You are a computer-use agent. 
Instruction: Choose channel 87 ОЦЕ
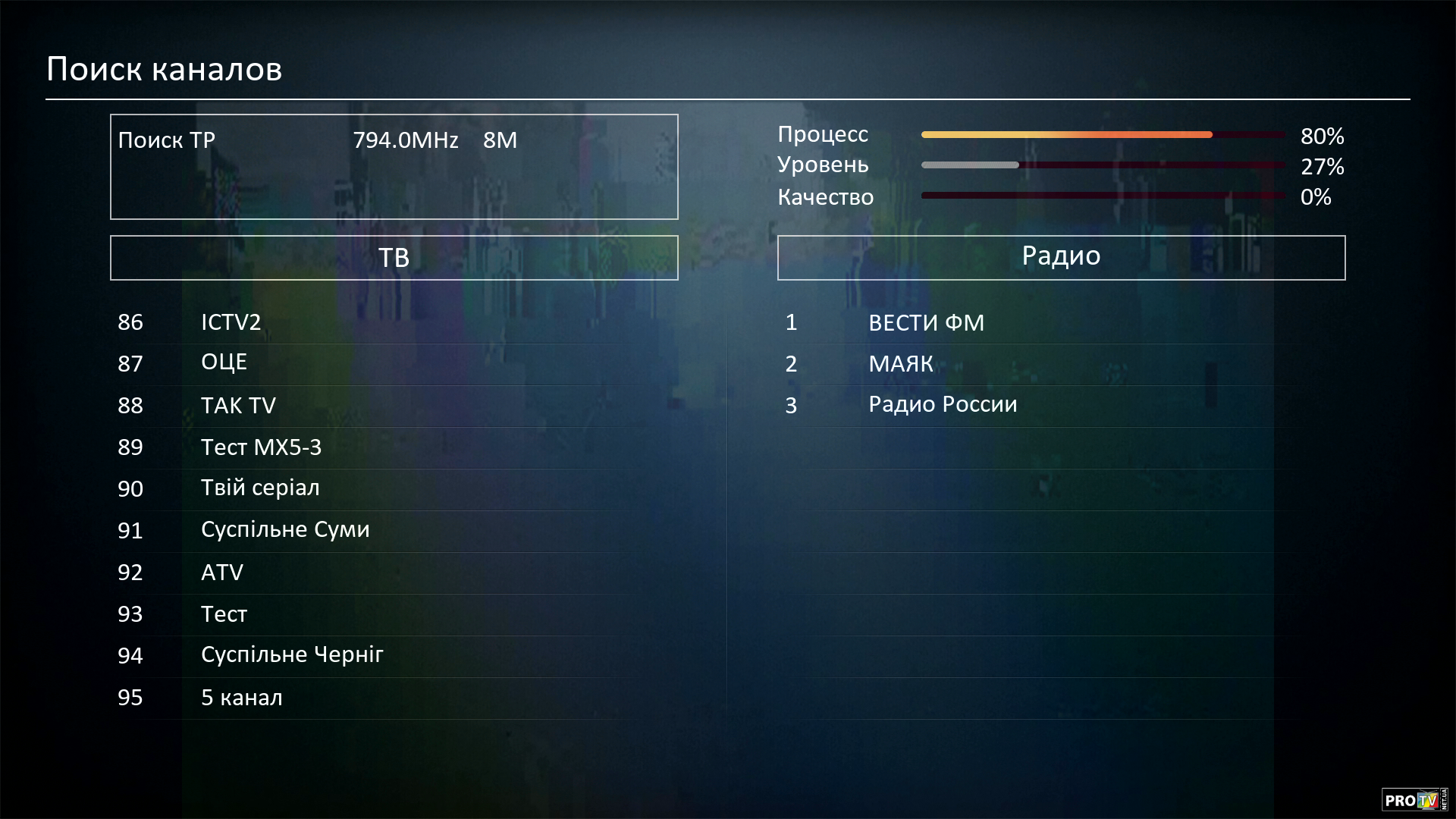click(x=224, y=362)
